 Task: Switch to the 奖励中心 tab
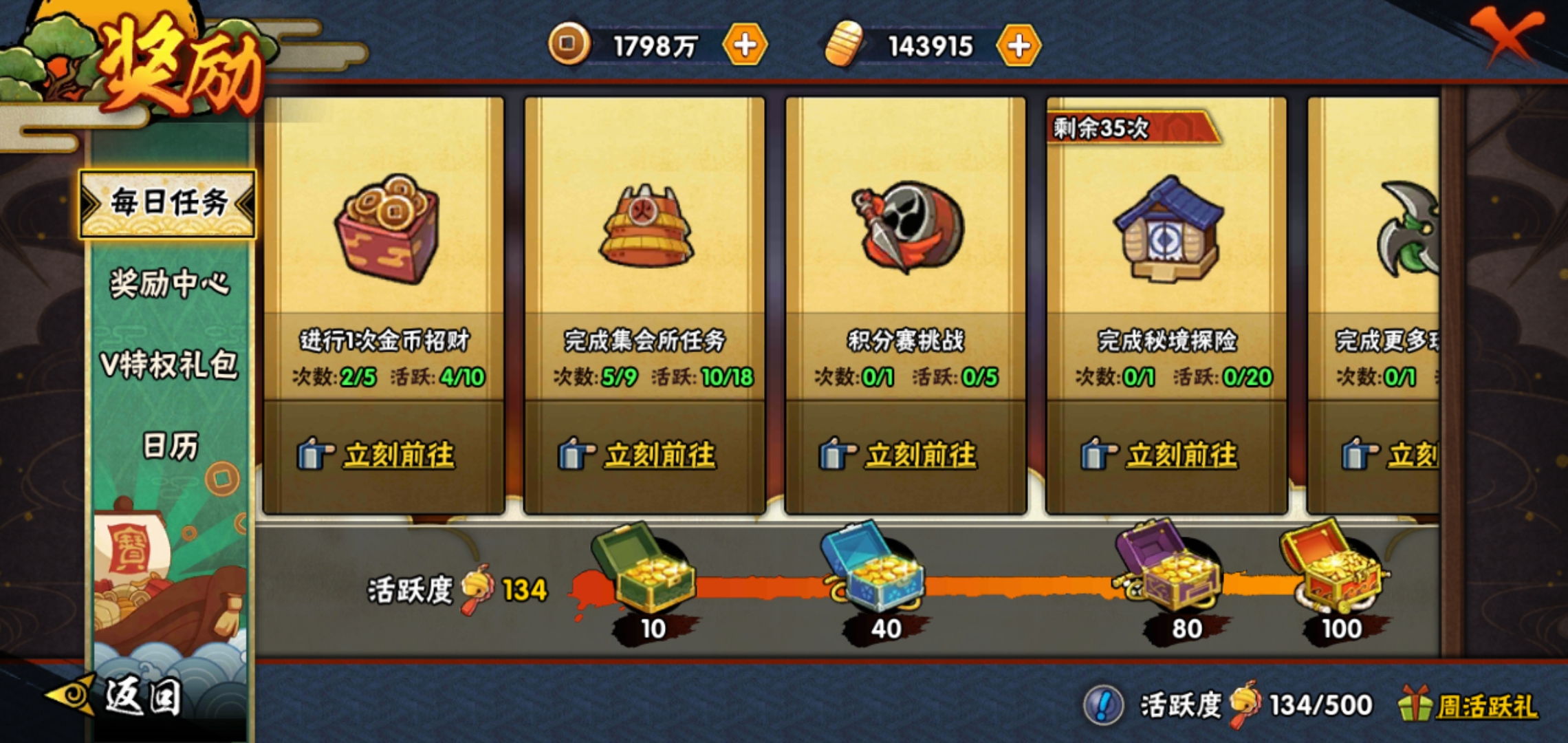click(x=169, y=283)
